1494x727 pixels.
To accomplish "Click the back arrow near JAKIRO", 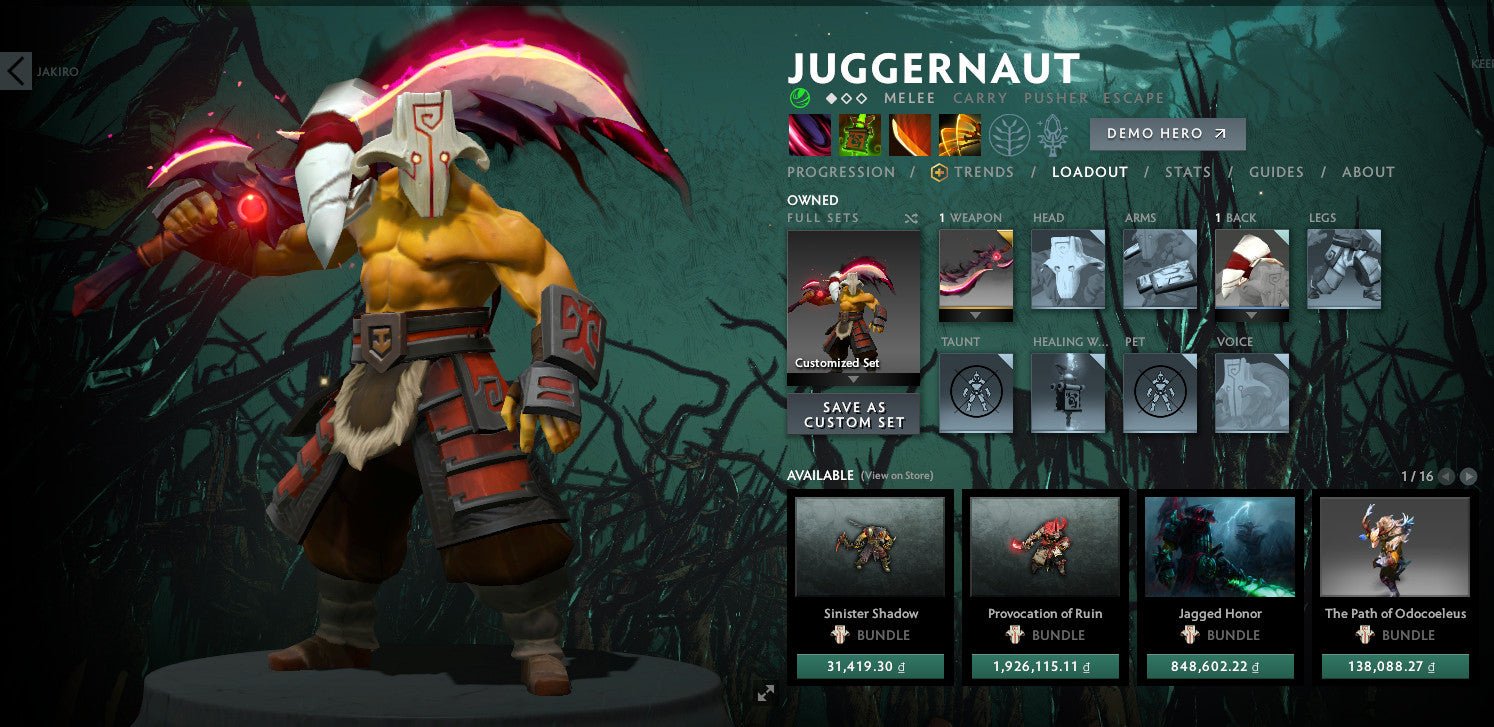I will tap(16, 71).
